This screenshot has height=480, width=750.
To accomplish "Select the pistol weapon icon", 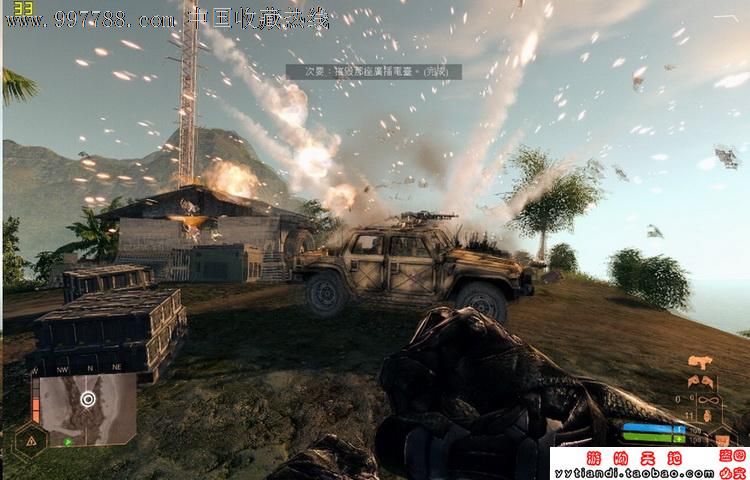I will pos(699,363).
